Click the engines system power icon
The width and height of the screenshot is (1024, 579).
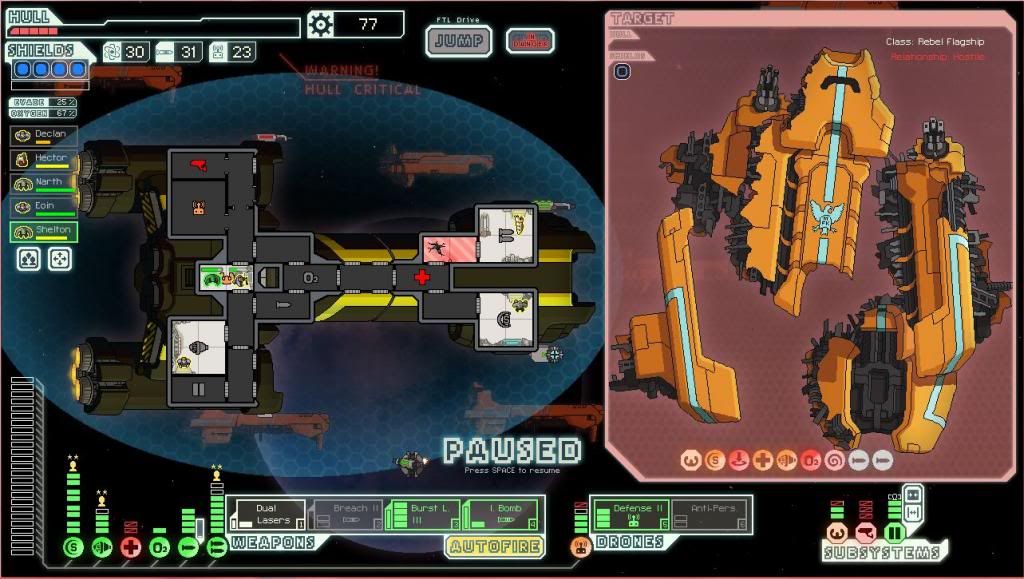tap(101, 547)
